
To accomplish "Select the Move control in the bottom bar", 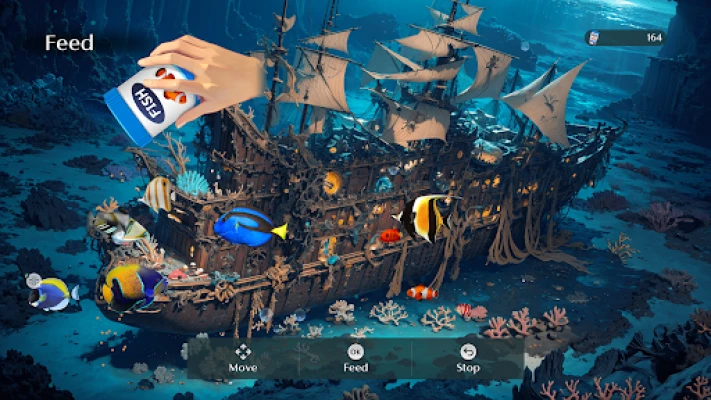I will coord(243,358).
